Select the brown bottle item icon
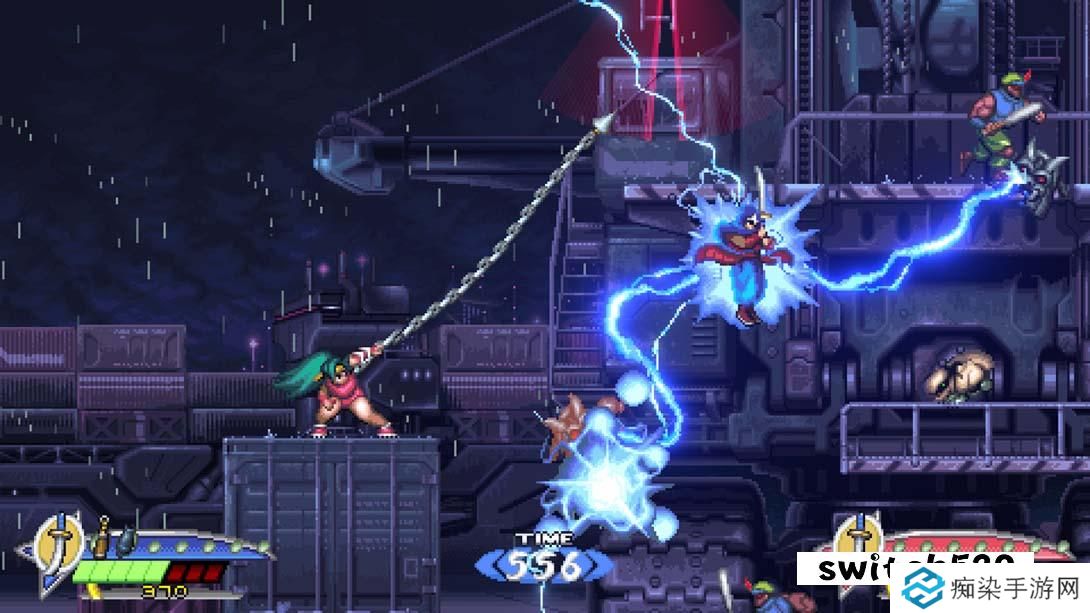 click(100, 539)
